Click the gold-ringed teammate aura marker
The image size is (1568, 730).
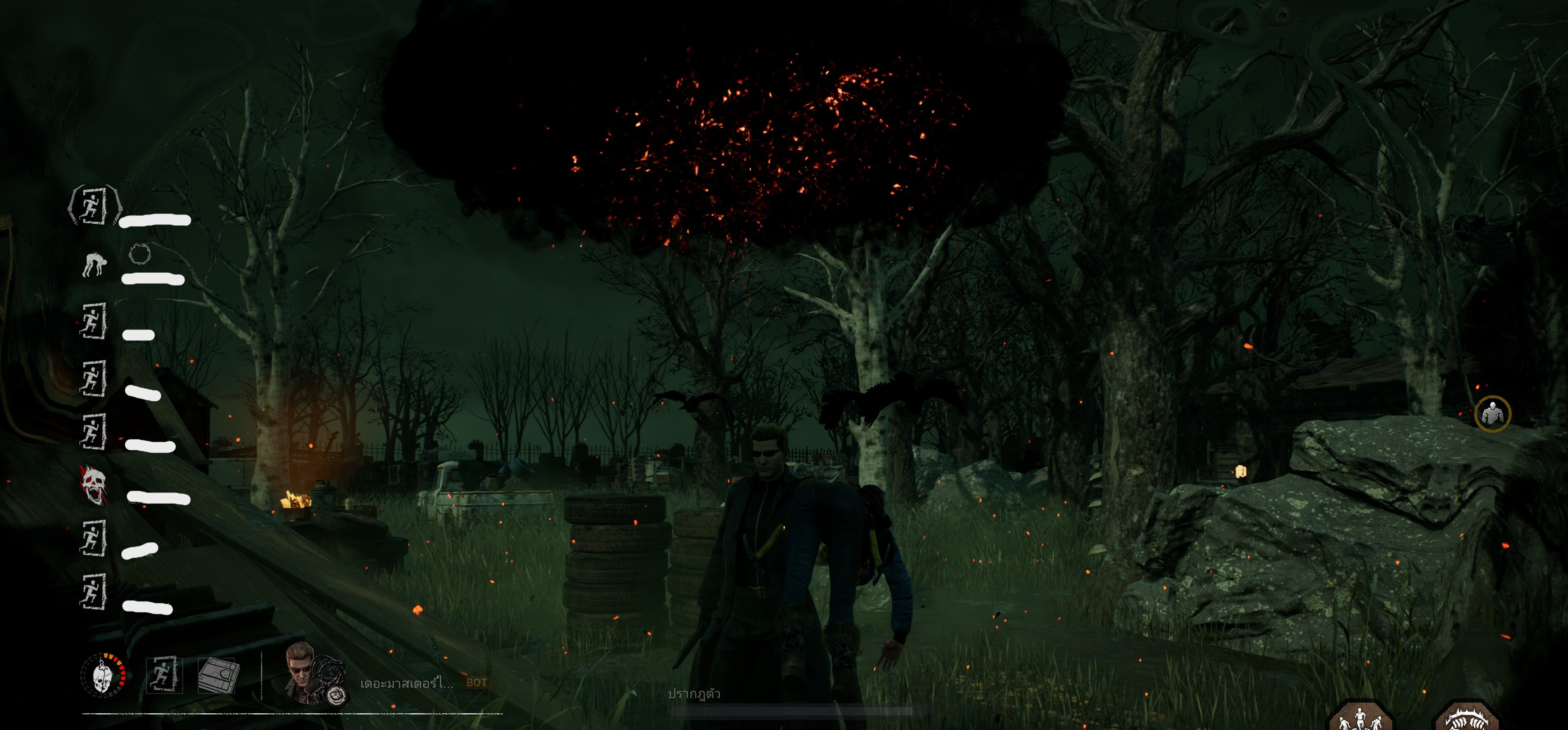tap(1492, 414)
